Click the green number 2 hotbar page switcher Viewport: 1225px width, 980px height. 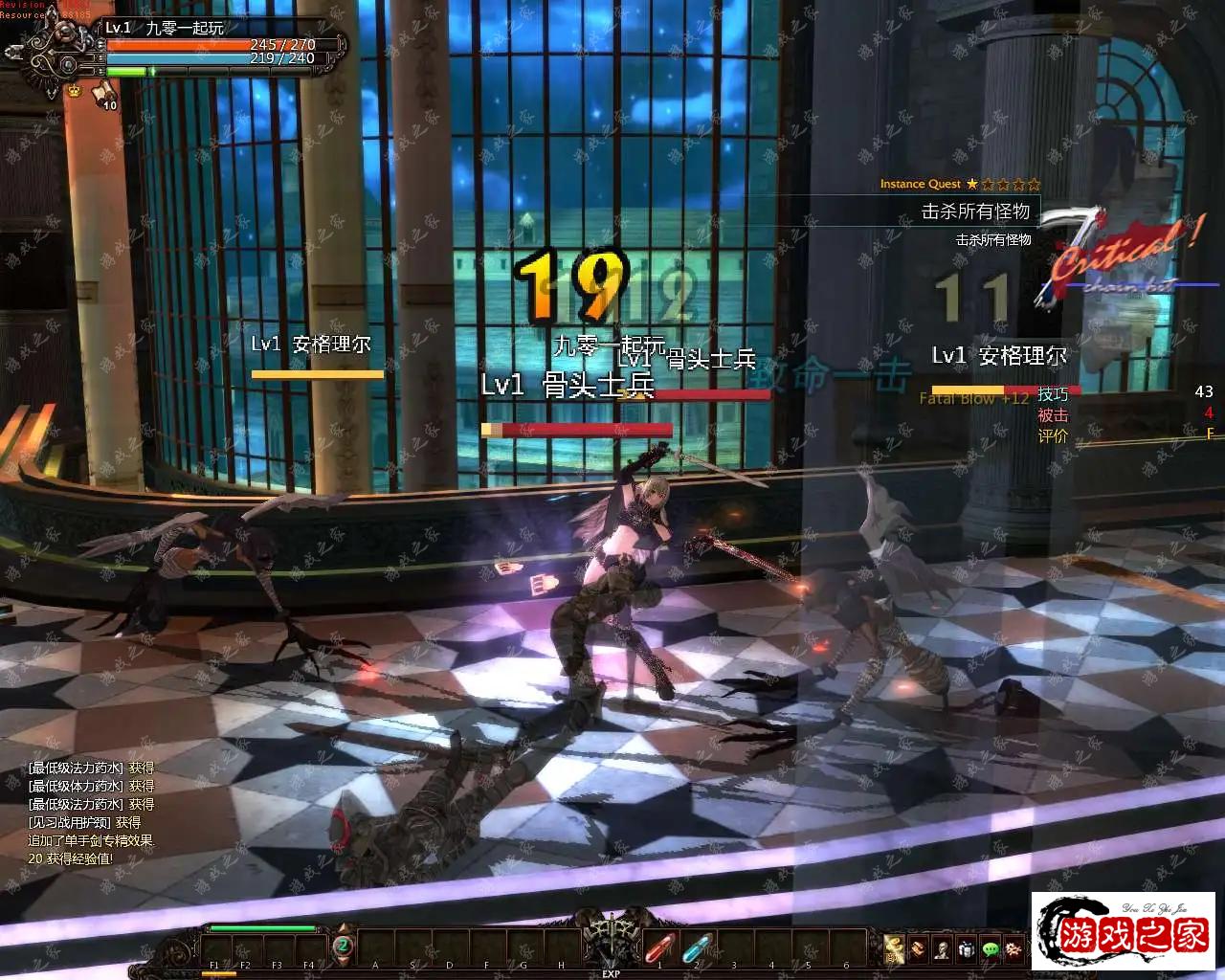(343, 947)
